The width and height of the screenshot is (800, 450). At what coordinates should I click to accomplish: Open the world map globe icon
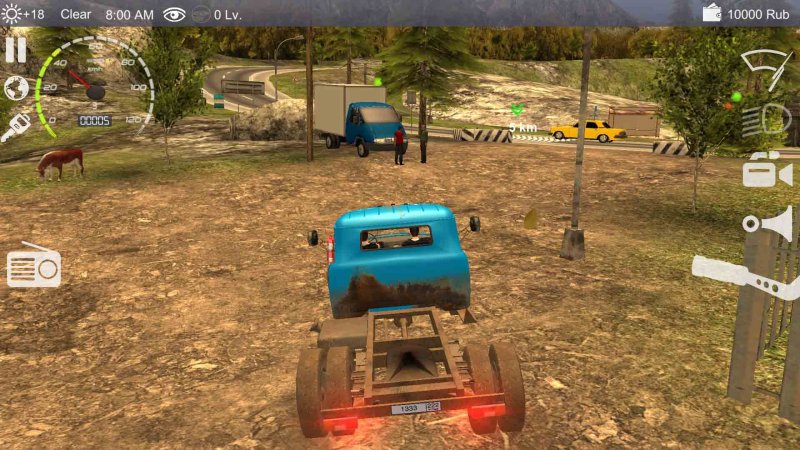(16, 88)
